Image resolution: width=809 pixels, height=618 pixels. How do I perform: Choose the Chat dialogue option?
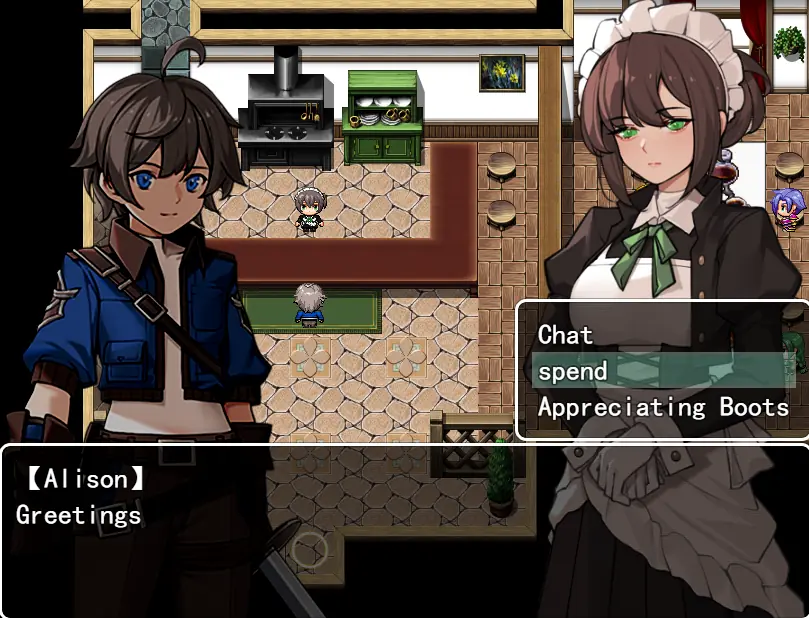tap(566, 335)
